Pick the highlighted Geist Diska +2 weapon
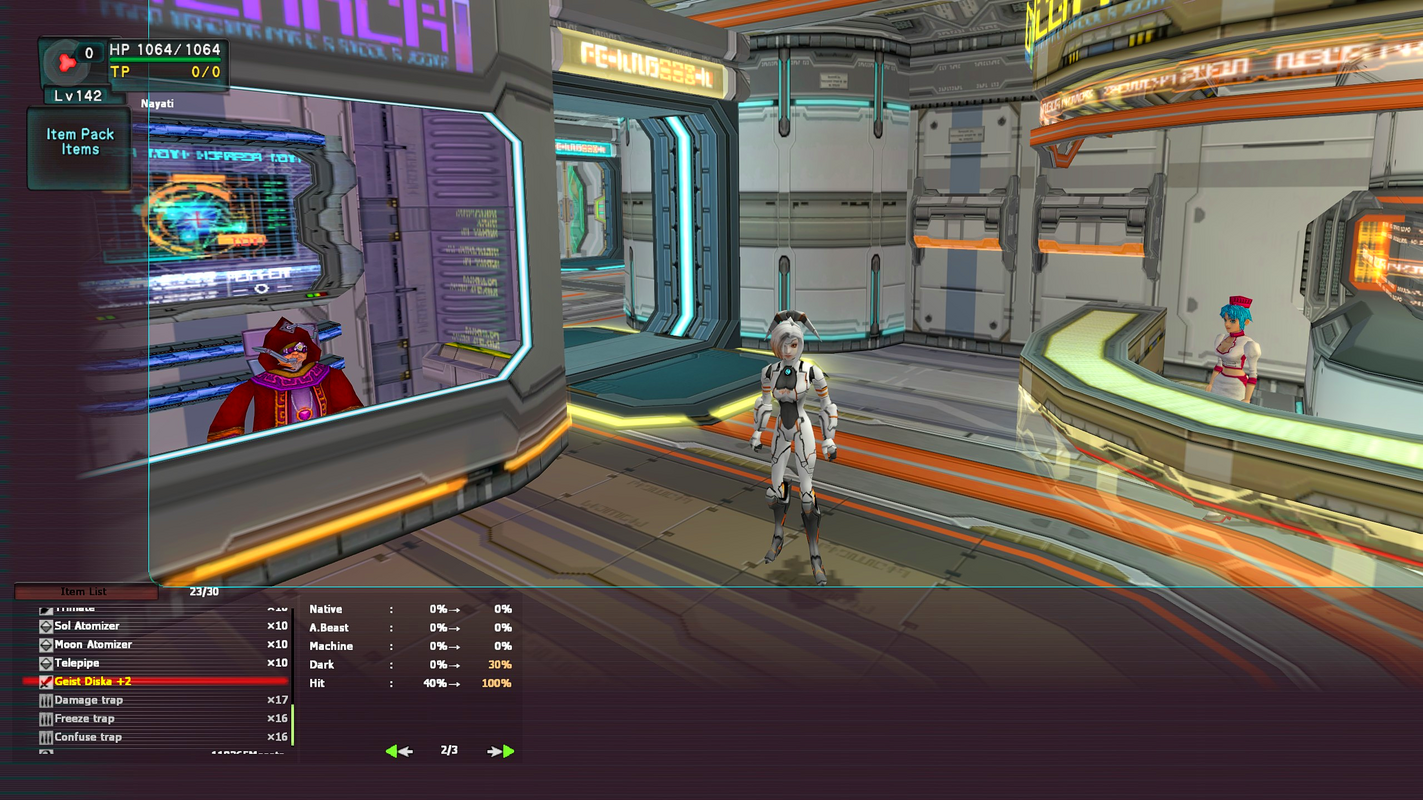 pyautogui.click(x=93, y=682)
